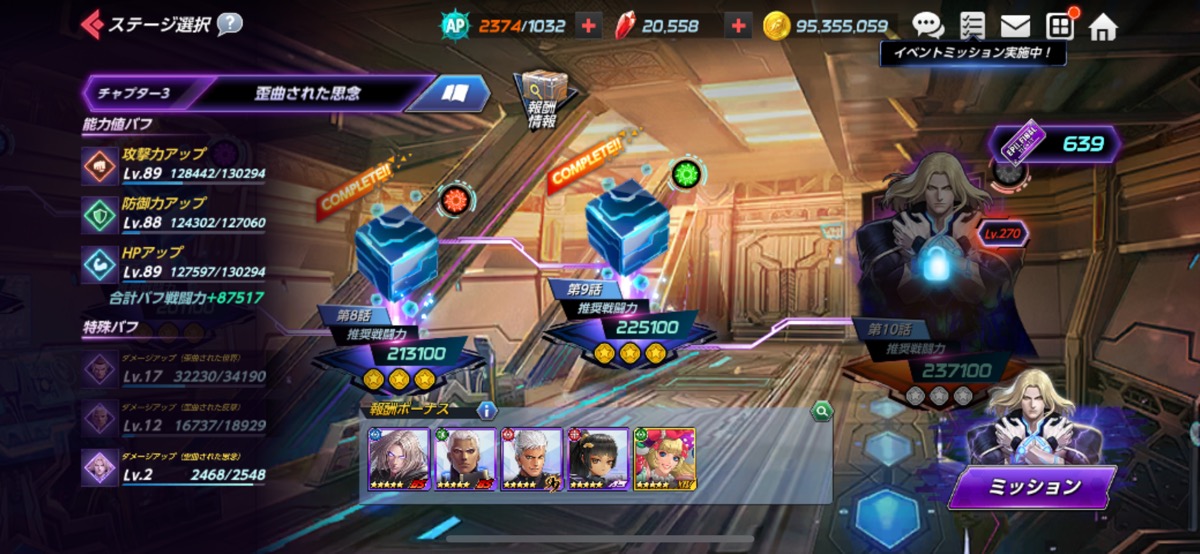The width and height of the screenshot is (1200, 554).
Task: Open the stage select help bubble
Action: pos(229,23)
